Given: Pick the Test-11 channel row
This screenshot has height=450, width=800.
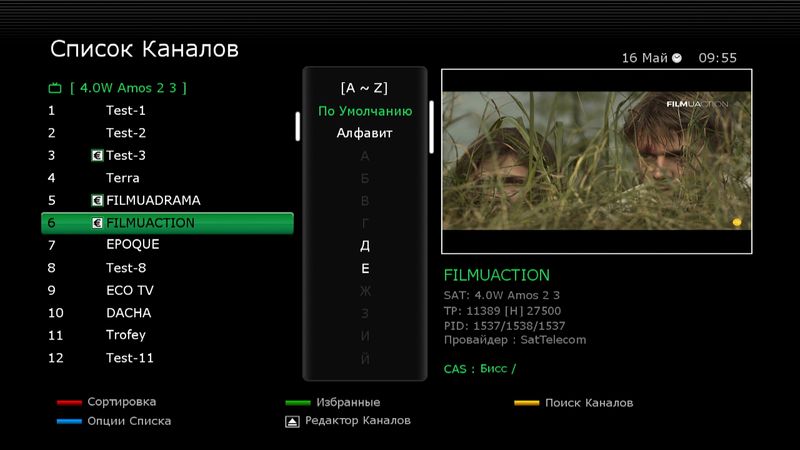Looking at the screenshot, I should click(130, 358).
